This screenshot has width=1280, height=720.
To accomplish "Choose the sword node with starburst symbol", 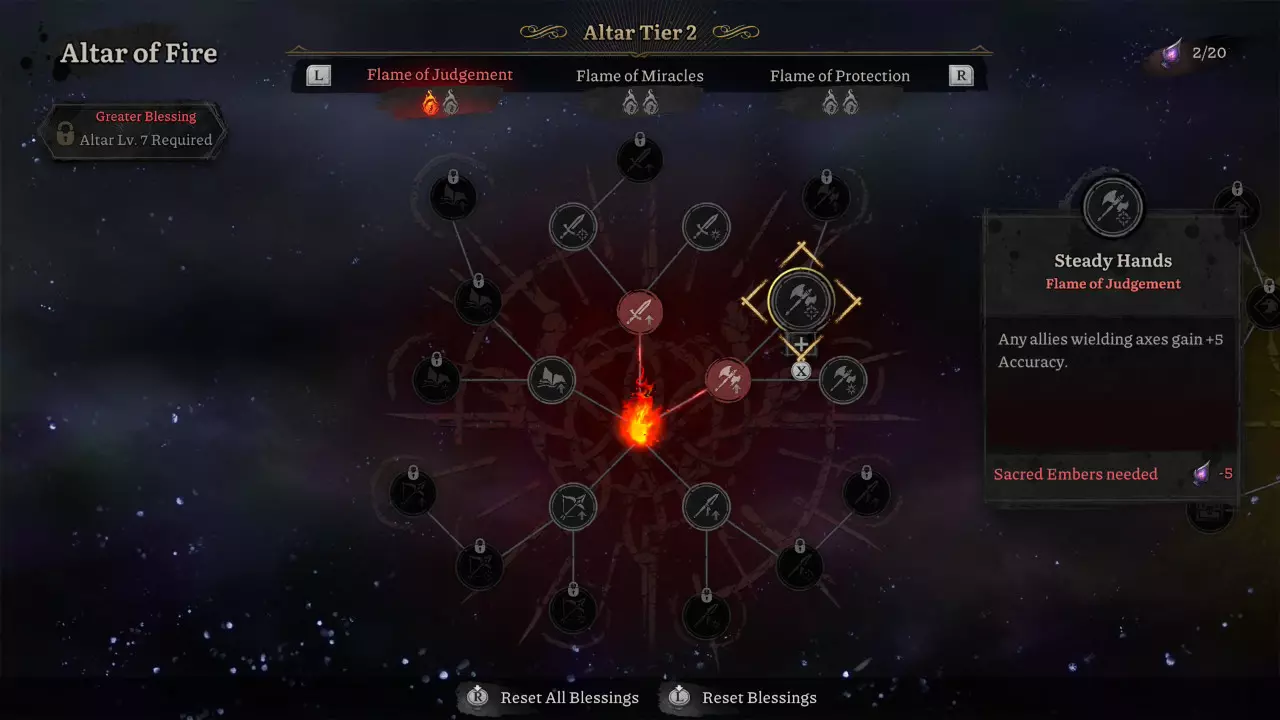I will tap(706, 228).
